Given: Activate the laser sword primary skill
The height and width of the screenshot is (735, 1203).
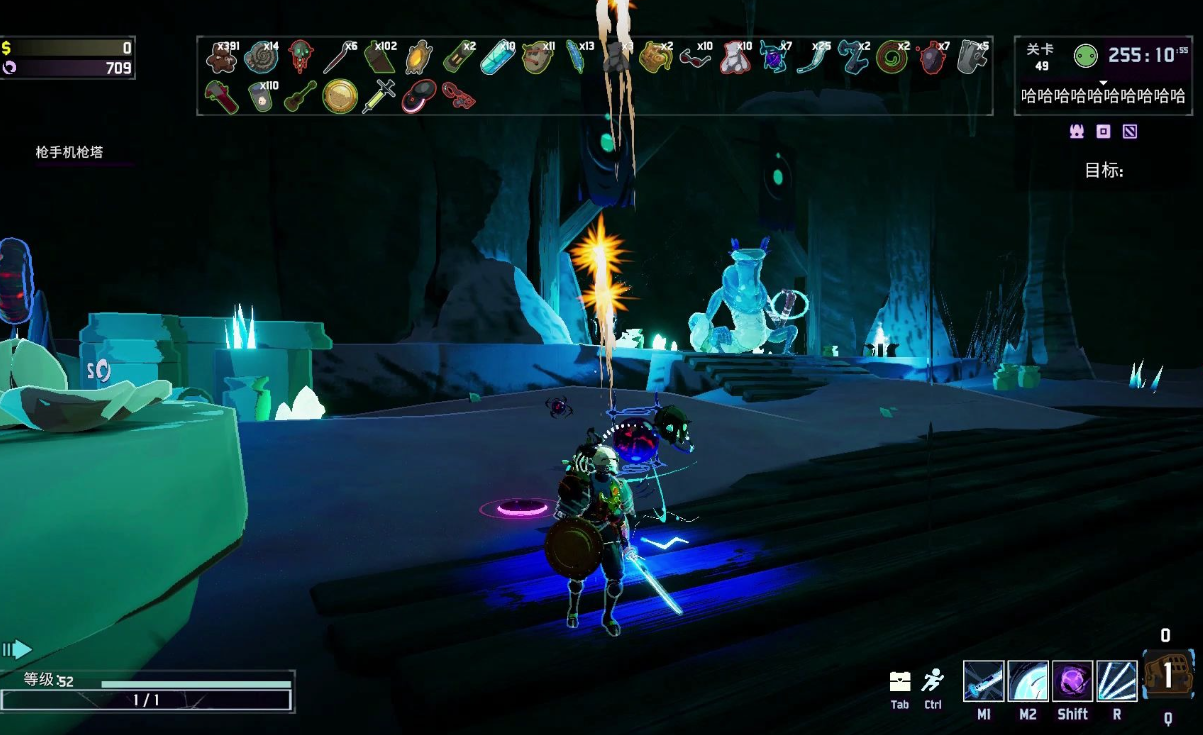Looking at the screenshot, I should coord(984,681).
